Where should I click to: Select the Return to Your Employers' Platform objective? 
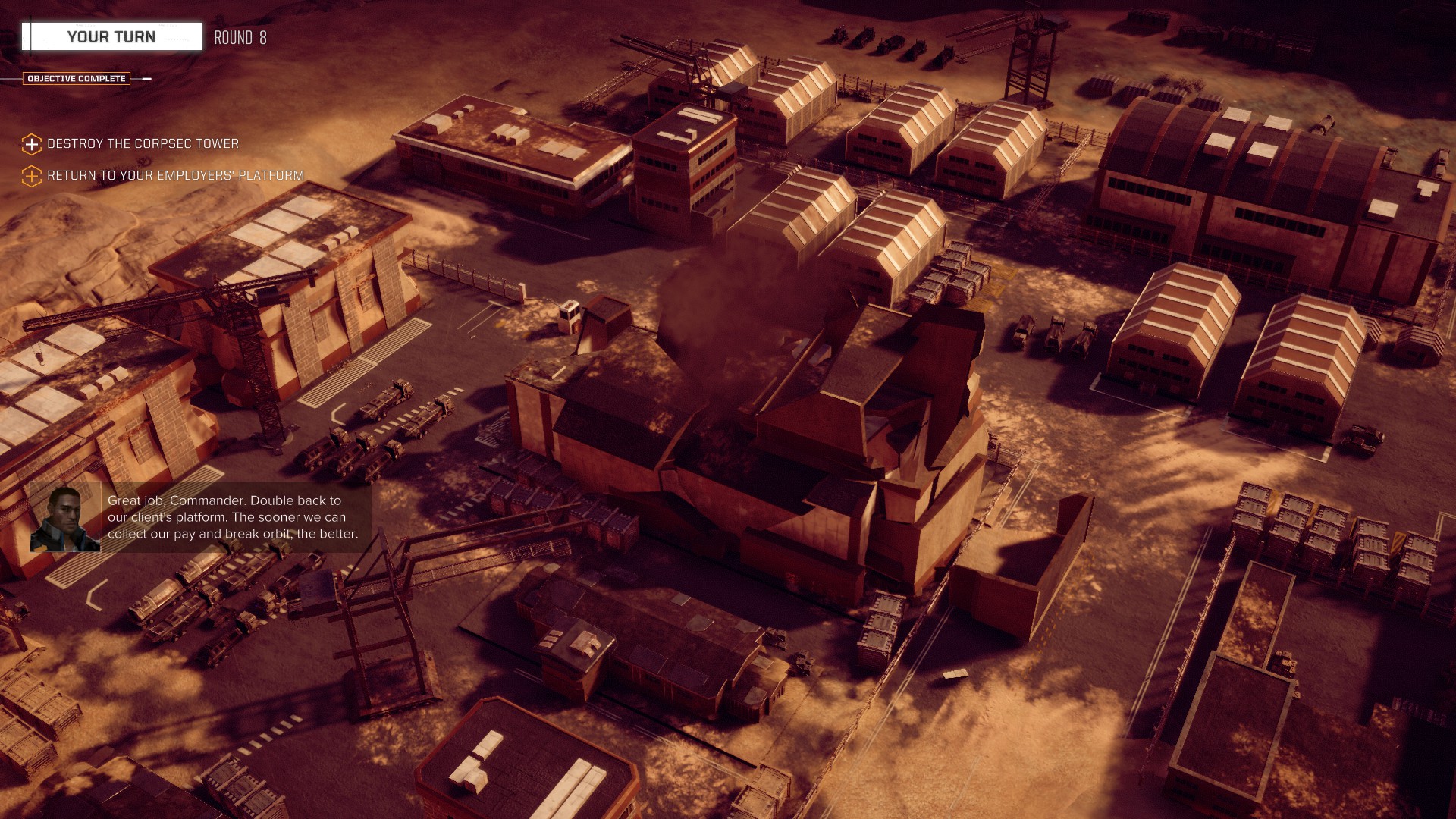click(174, 176)
